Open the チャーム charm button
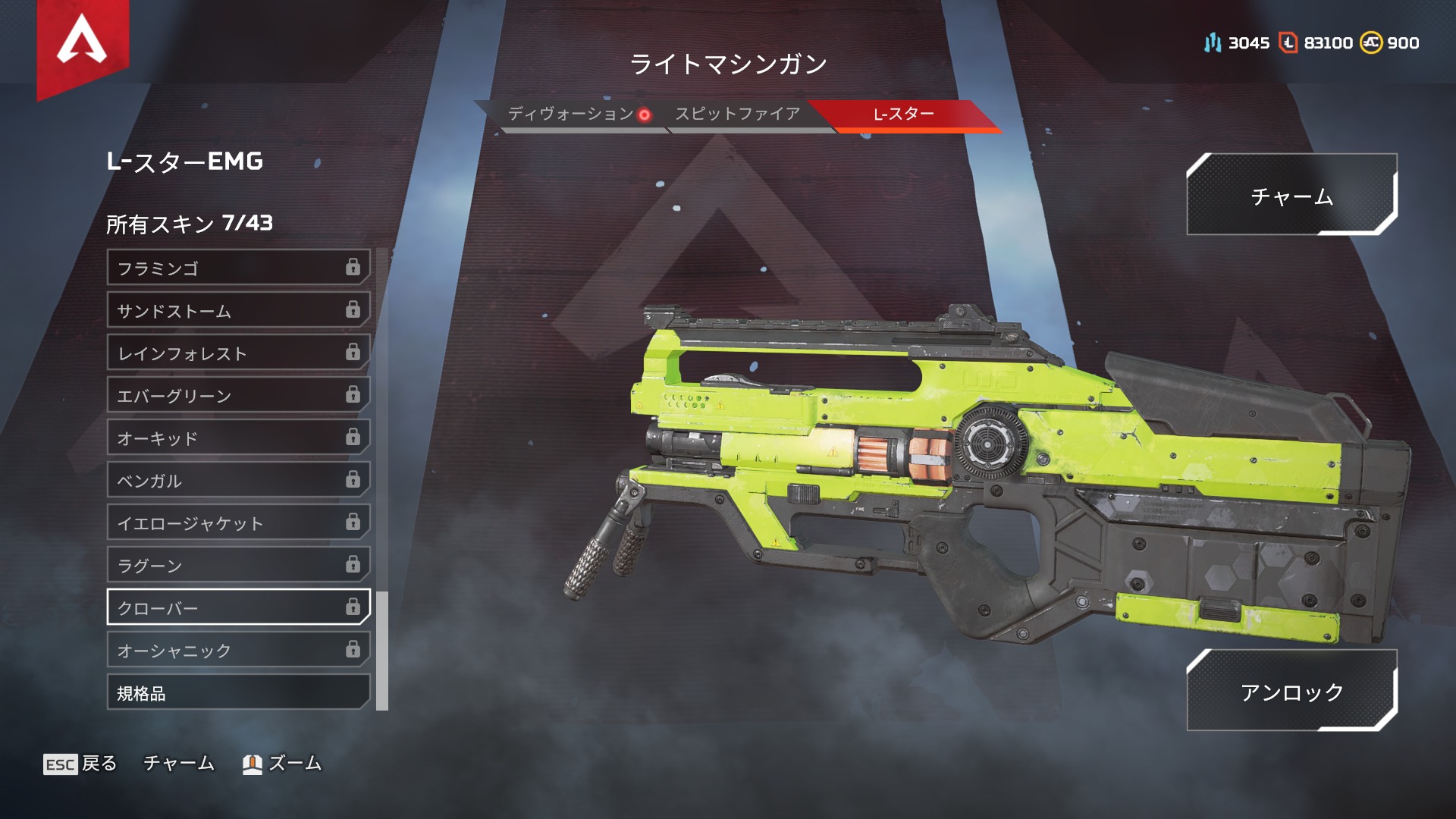The image size is (1456, 819). point(1291,196)
